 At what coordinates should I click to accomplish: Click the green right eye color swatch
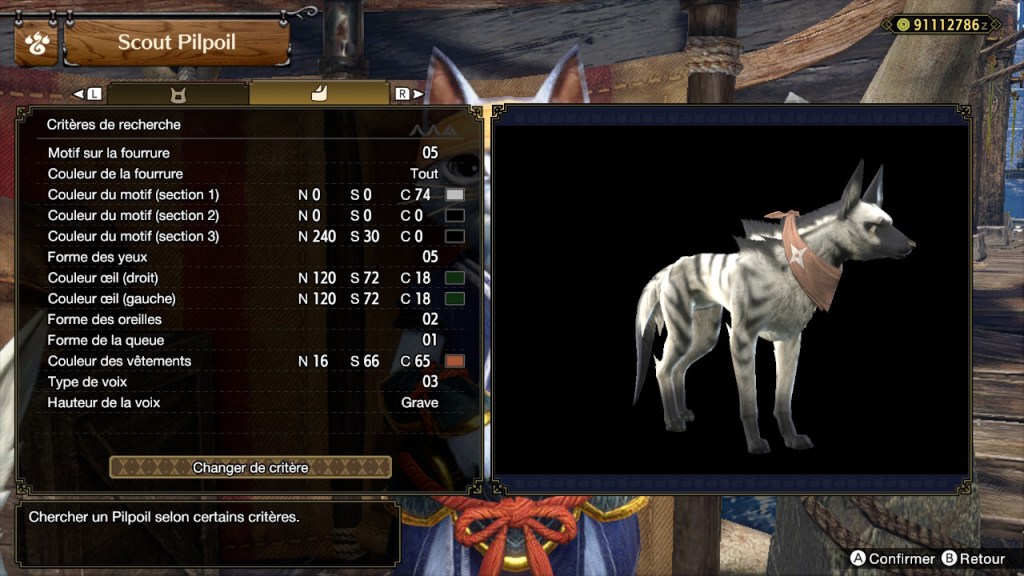click(x=455, y=278)
